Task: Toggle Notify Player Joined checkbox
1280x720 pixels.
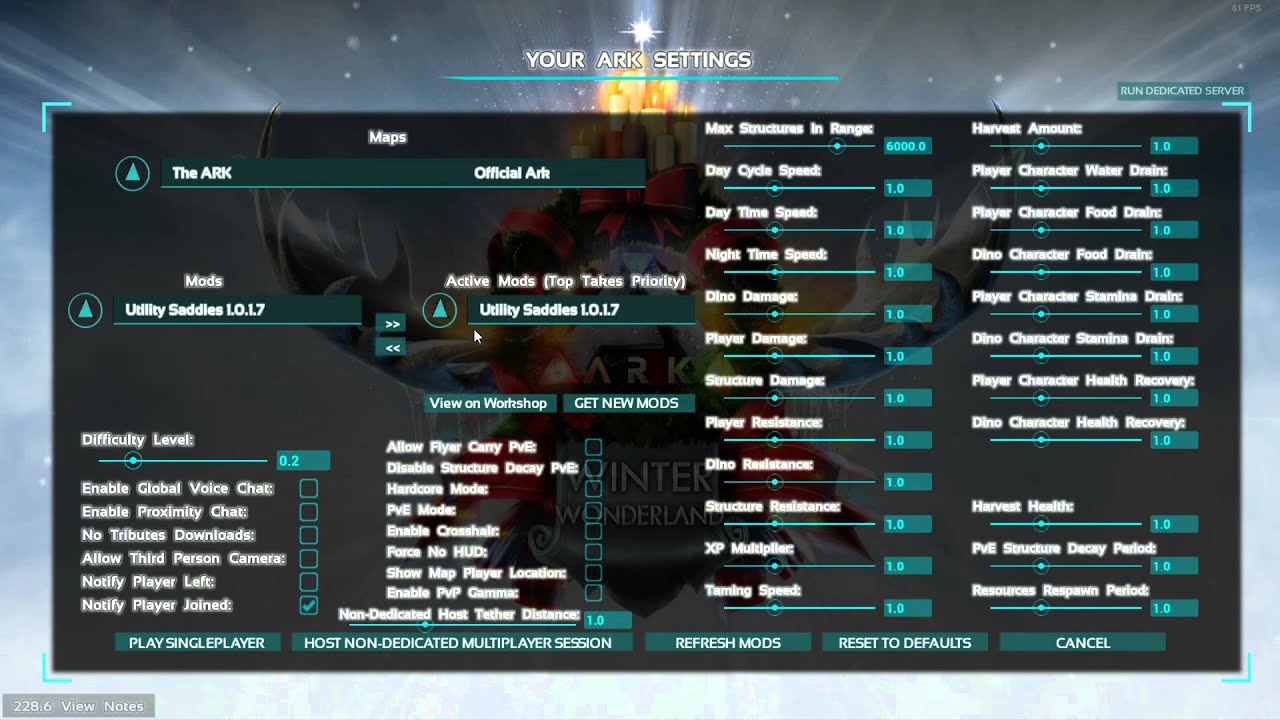Action: click(x=309, y=605)
